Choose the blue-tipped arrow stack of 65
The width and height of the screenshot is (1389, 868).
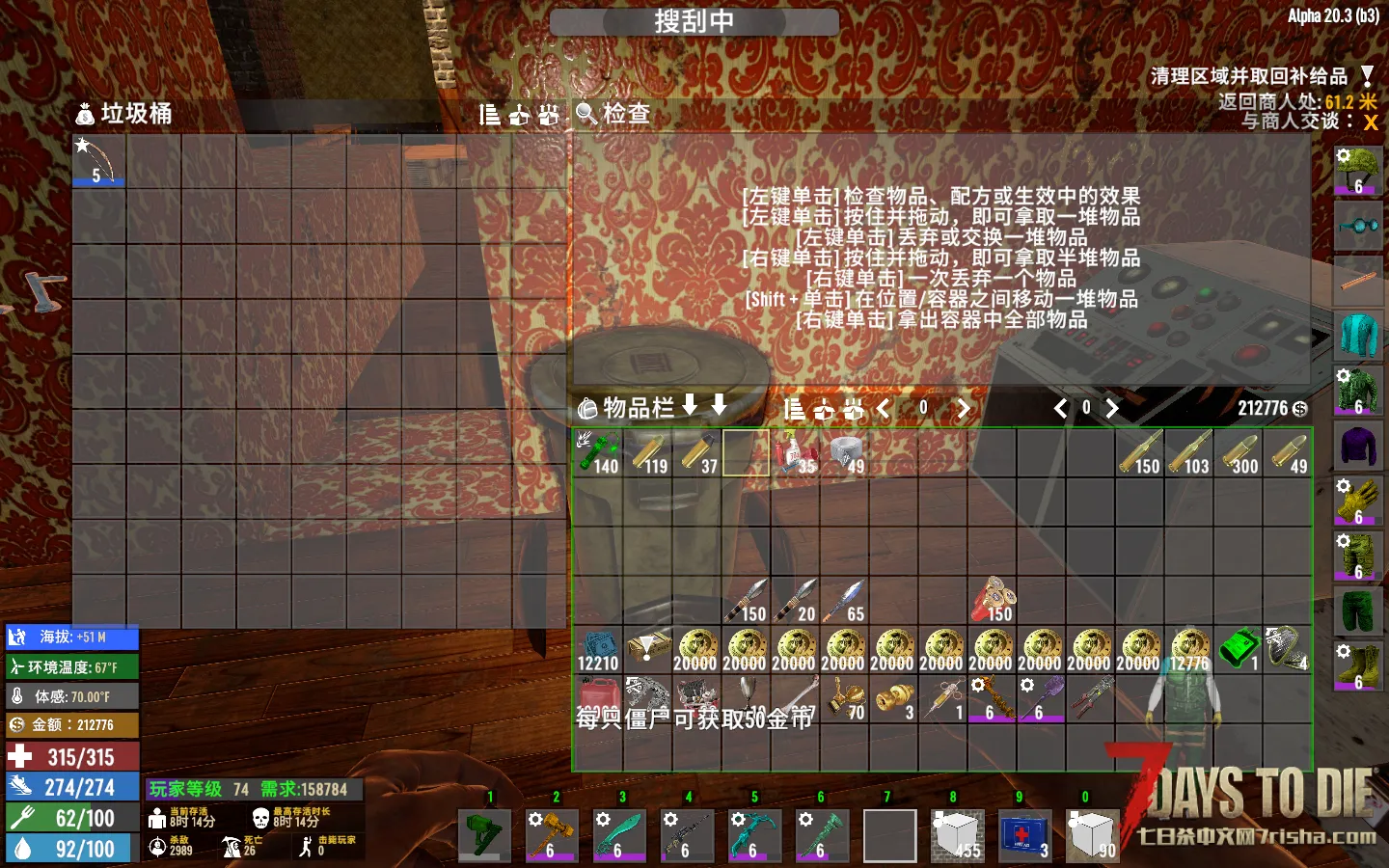click(846, 600)
